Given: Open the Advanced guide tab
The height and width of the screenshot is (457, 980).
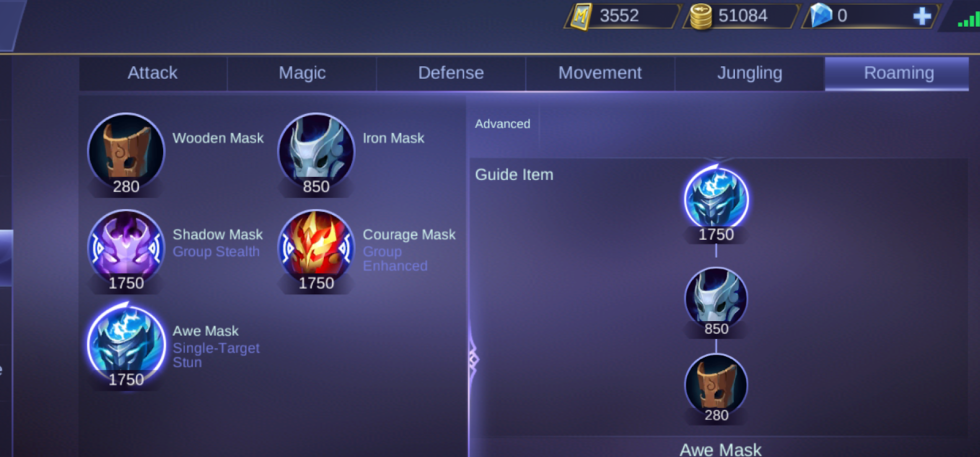Looking at the screenshot, I should click(x=502, y=124).
